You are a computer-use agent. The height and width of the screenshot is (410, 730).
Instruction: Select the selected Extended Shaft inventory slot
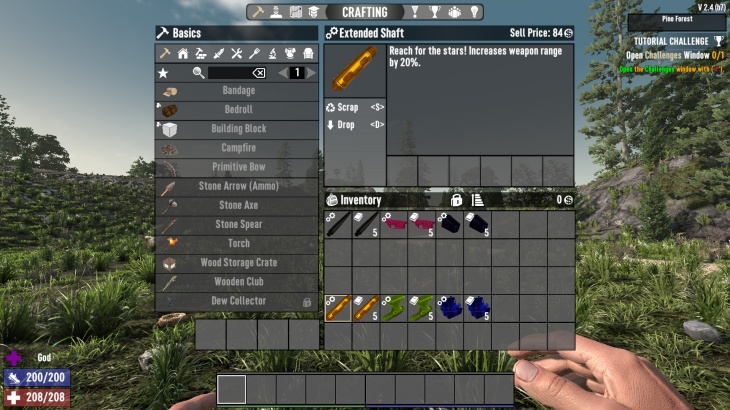click(x=339, y=307)
